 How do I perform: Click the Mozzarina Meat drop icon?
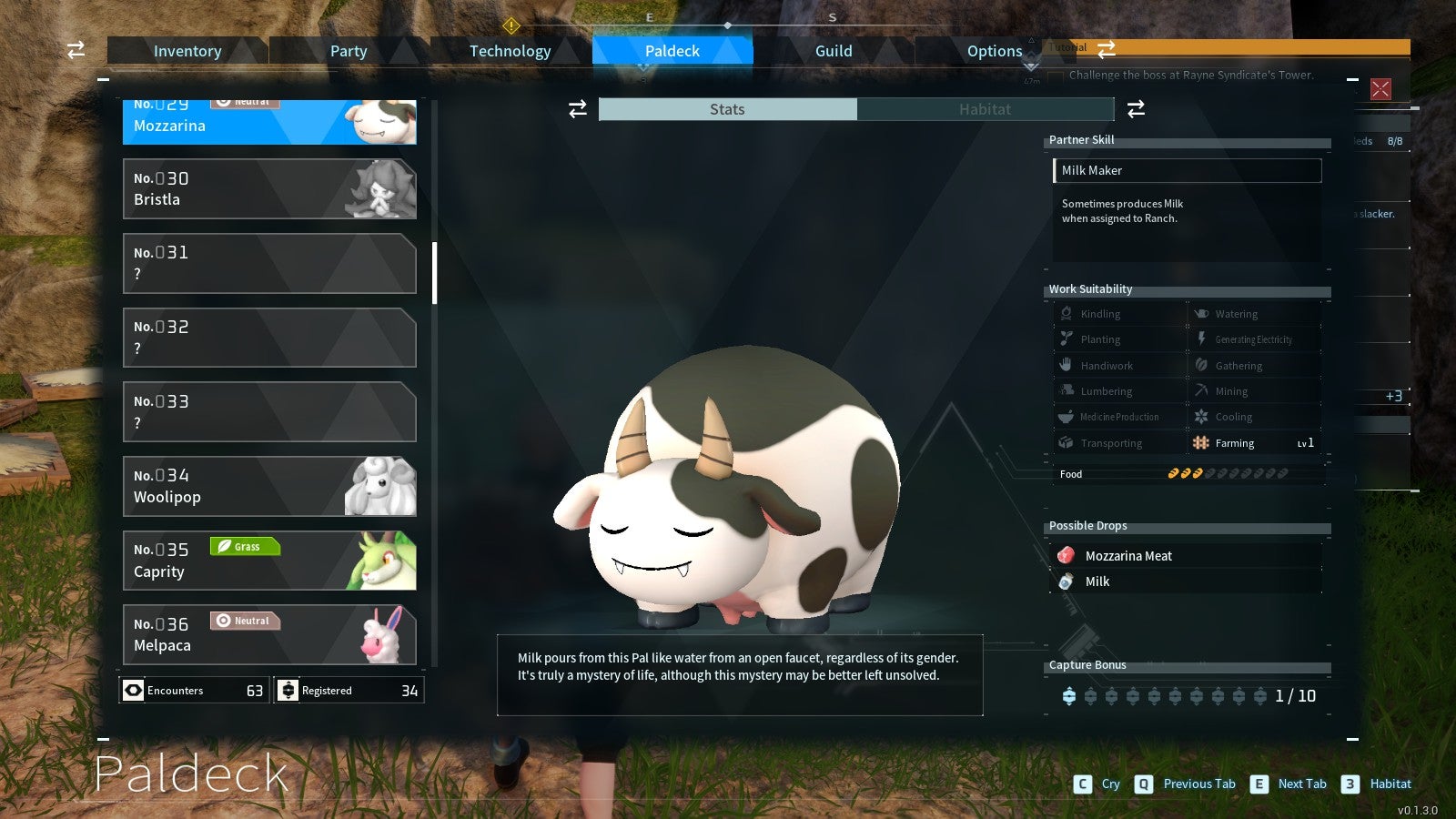pyautogui.click(x=1066, y=555)
